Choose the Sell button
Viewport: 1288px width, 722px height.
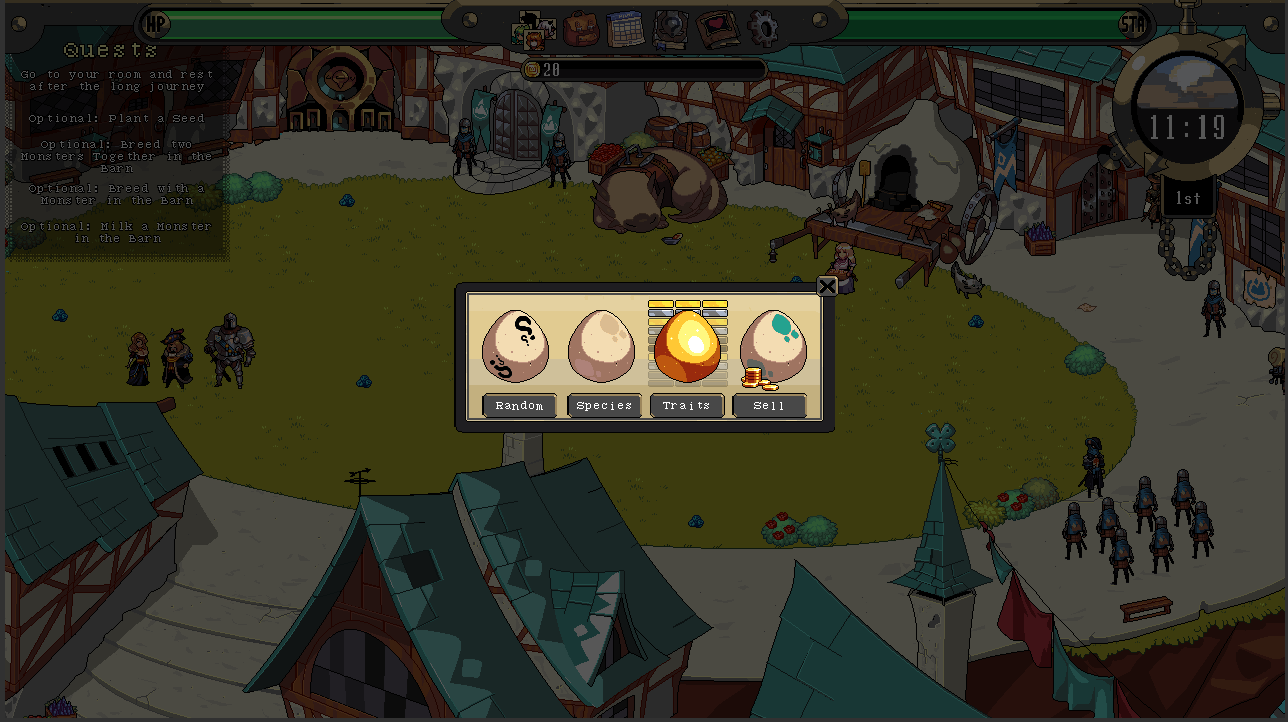pyautogui.click(x=769, y=405)
